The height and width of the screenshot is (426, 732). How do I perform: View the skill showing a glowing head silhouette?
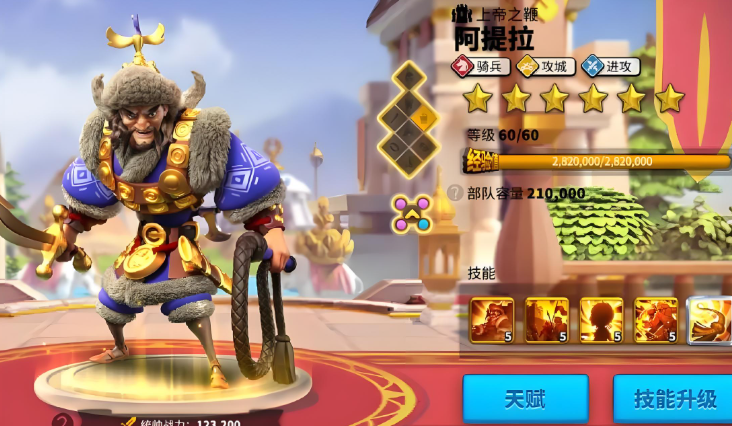[601, 319]
